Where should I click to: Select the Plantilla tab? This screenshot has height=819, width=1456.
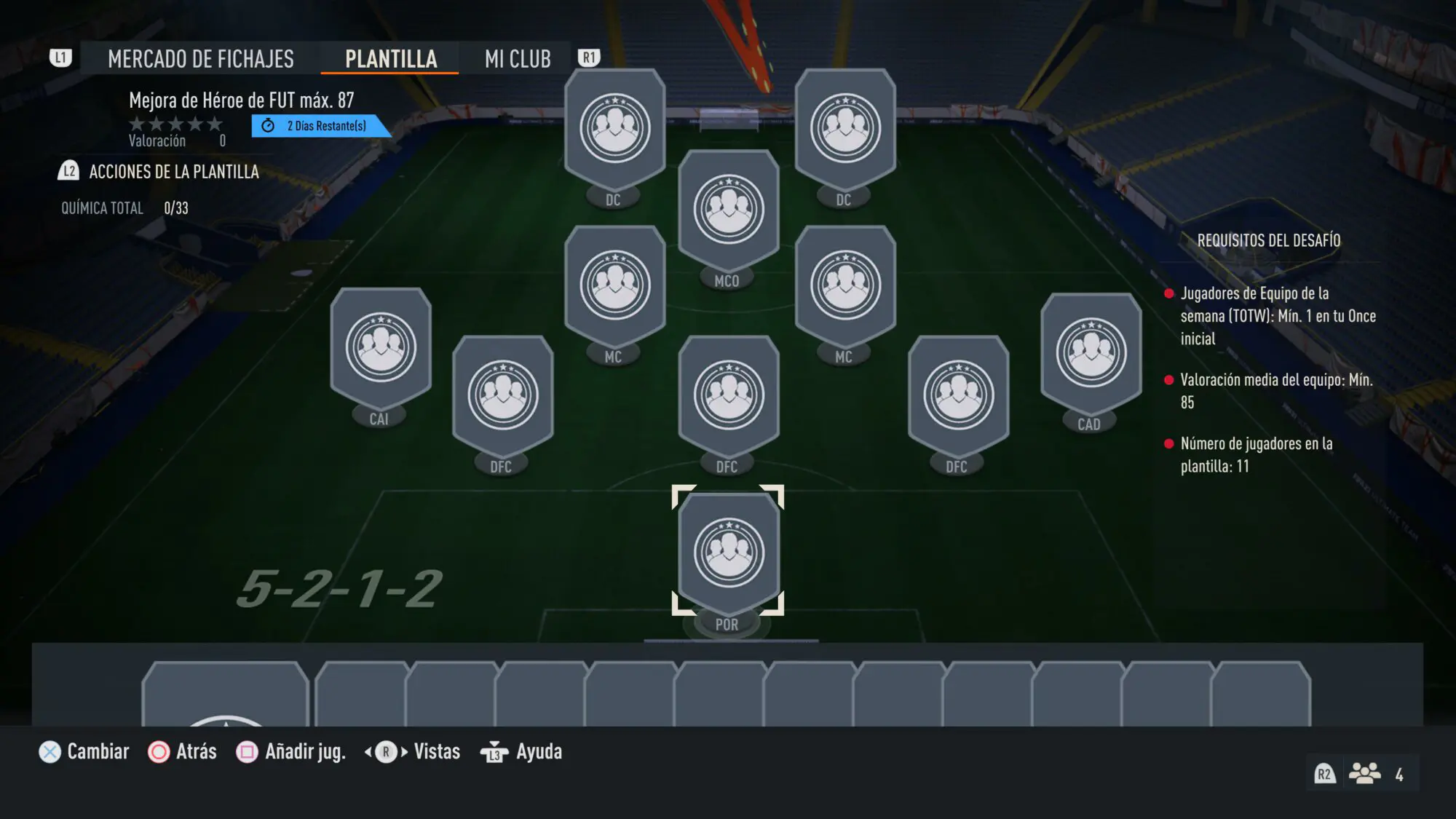[390, 59]
